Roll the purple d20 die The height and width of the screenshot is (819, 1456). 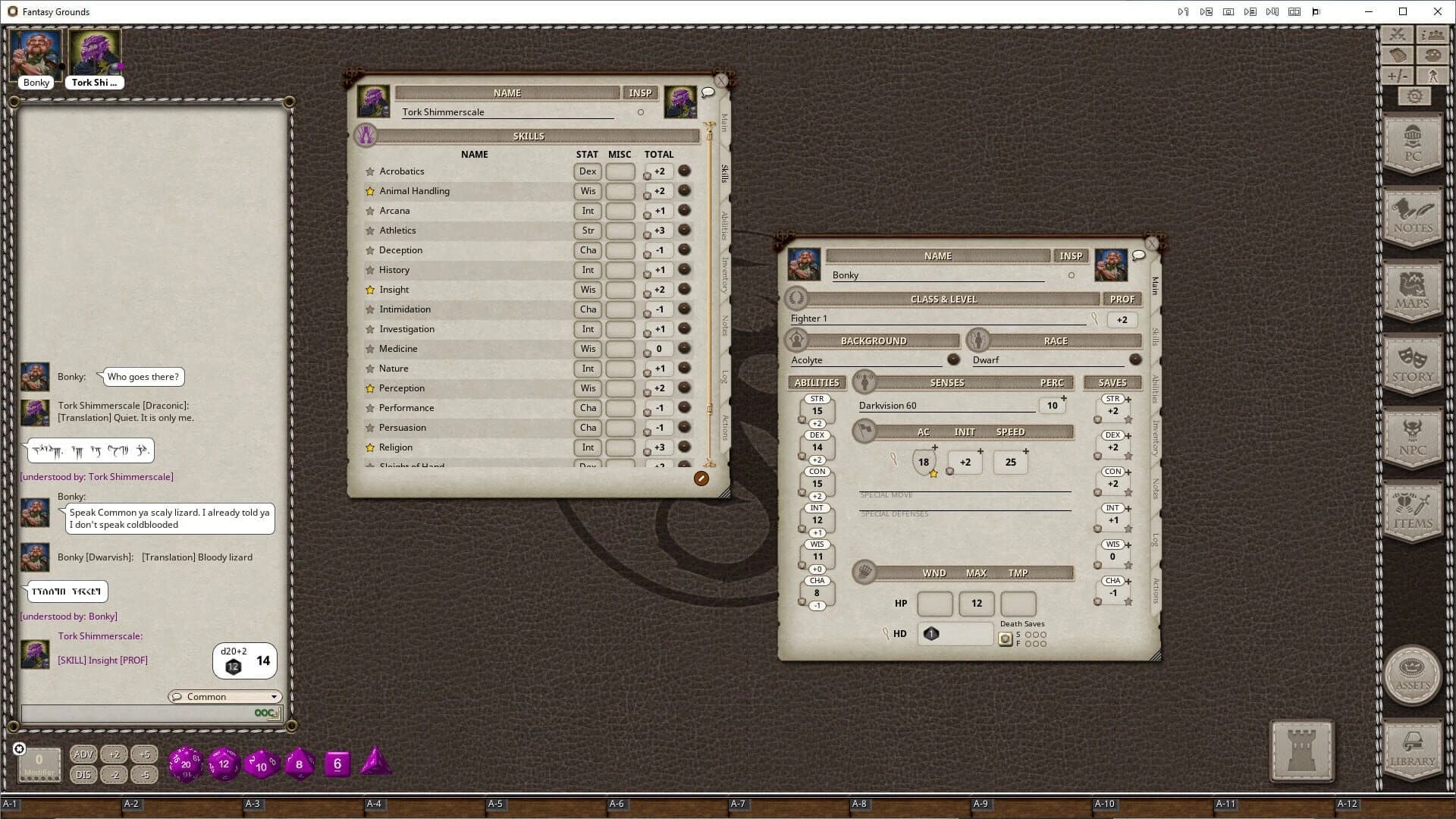pos(185,764)
